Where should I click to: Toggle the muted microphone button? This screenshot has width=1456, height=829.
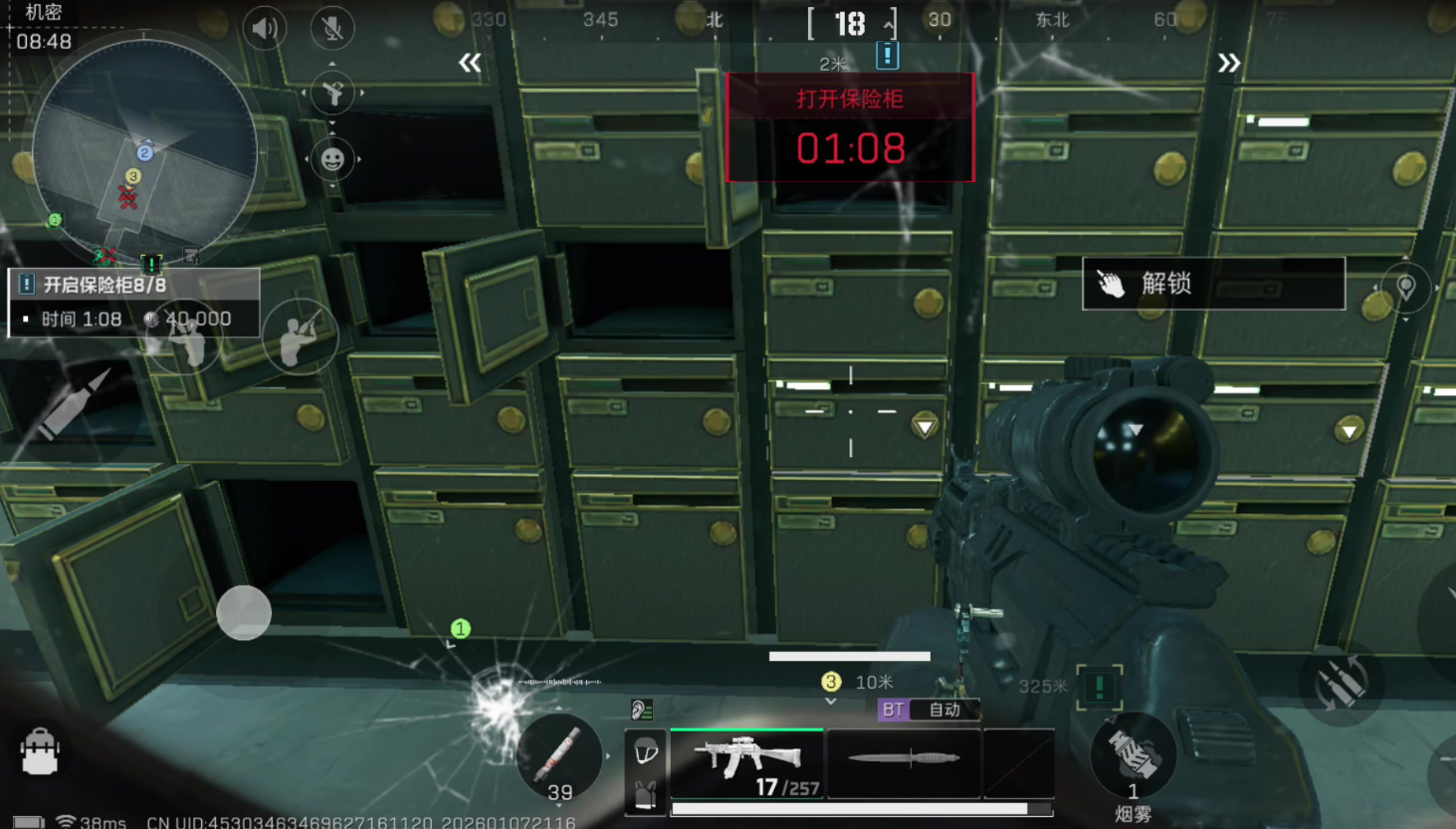332,28
